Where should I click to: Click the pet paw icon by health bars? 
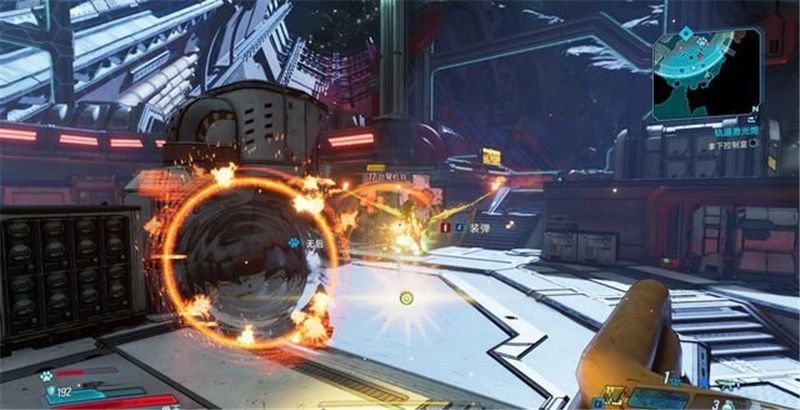[x=46, y=376]
